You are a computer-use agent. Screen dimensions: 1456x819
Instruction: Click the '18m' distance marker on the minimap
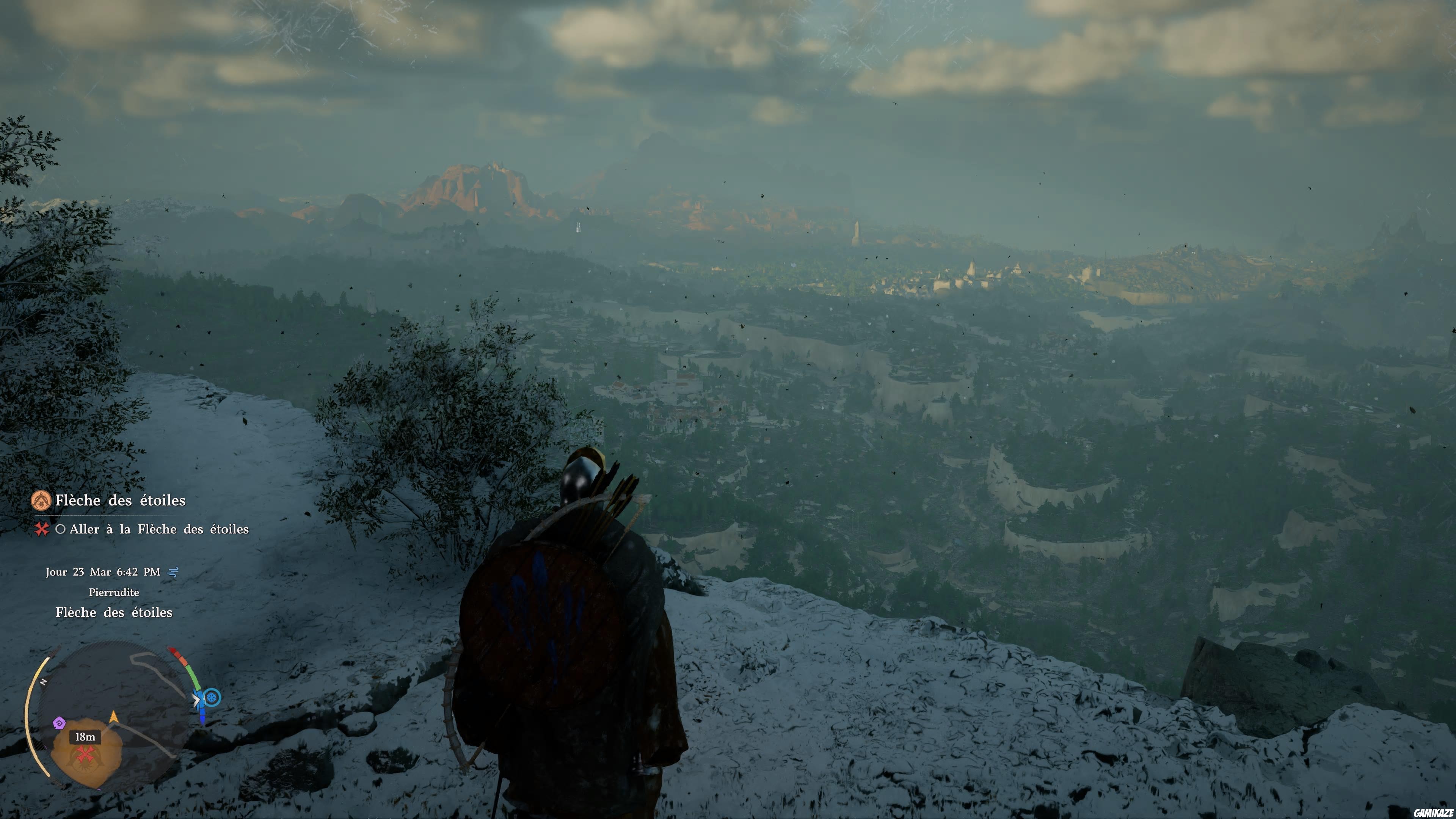pos(85,738)
